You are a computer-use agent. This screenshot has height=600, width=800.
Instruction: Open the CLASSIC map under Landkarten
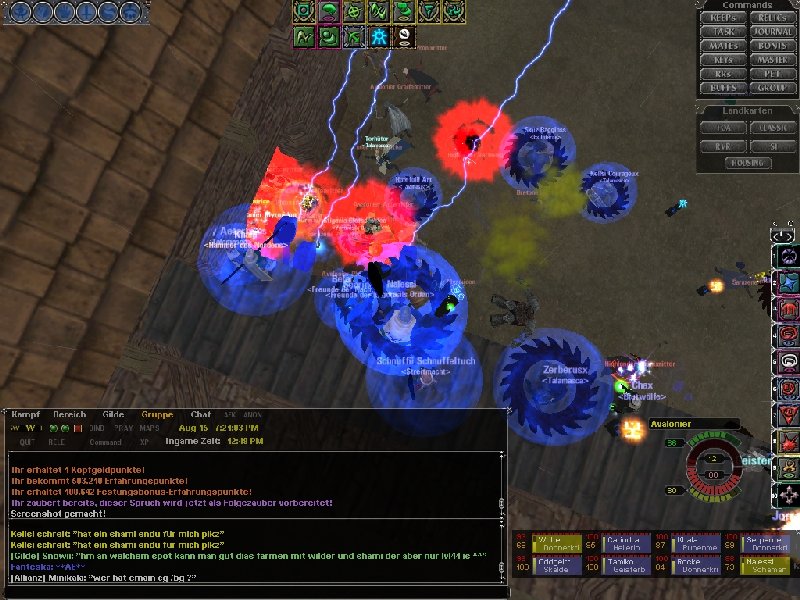772,128
